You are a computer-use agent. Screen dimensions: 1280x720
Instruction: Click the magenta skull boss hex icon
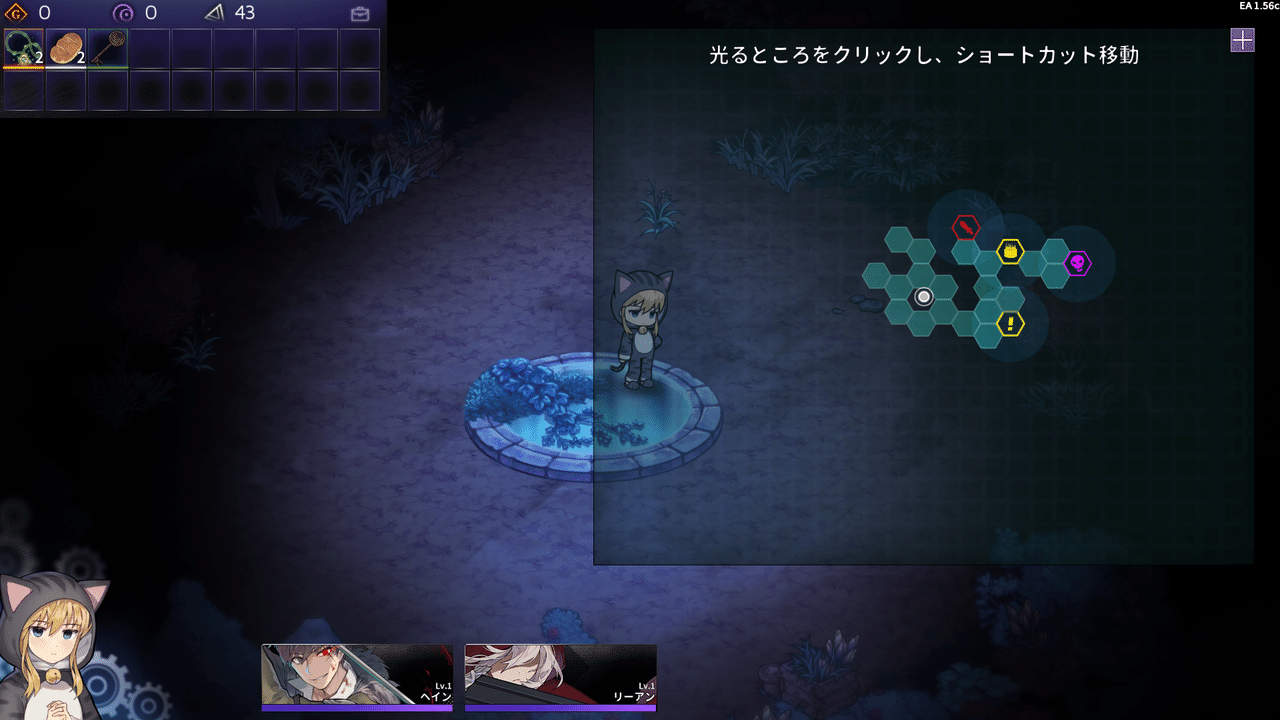point(1078,263)
